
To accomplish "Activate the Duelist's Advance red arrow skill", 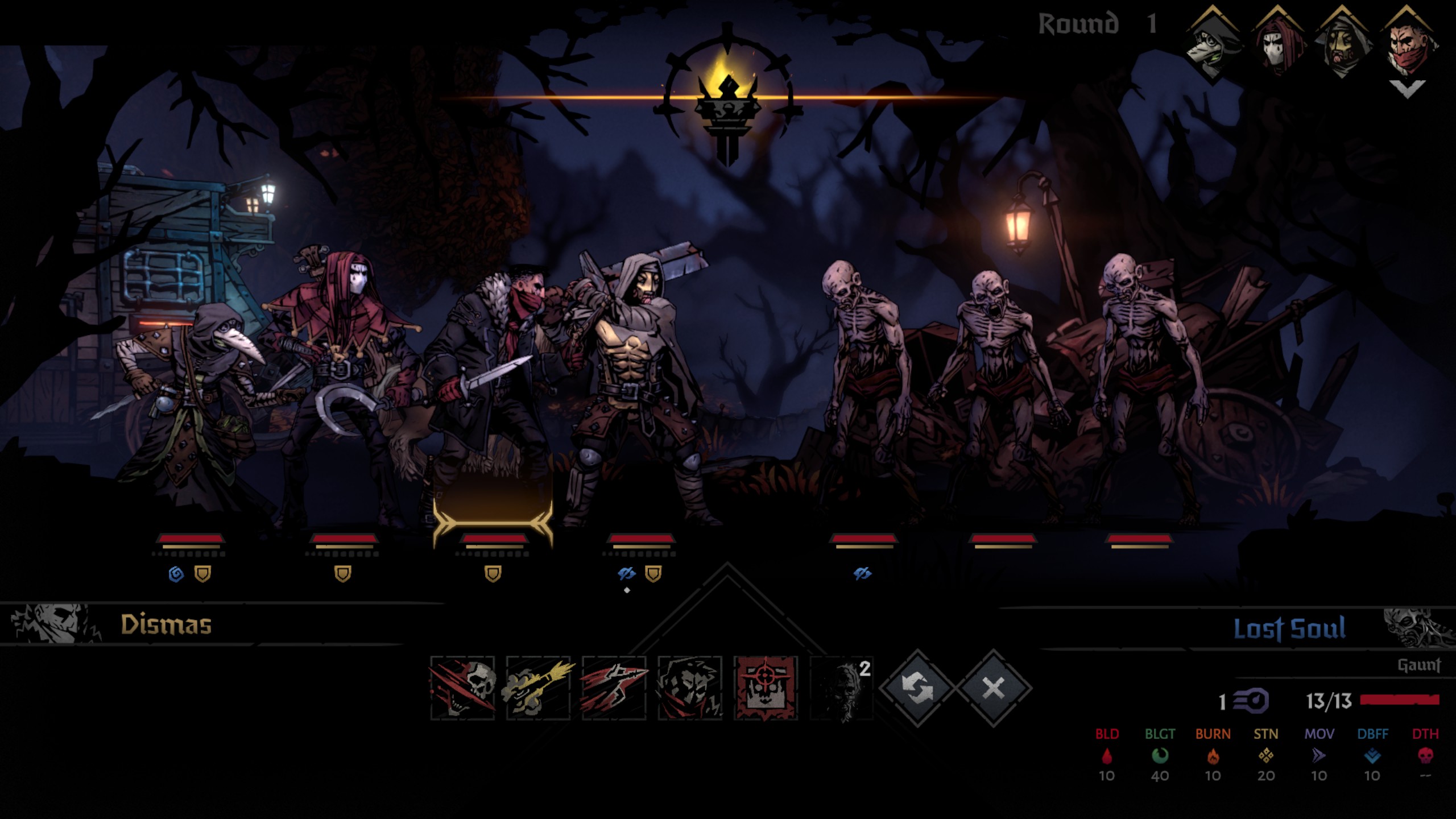I will pyautogui.click(x=614, y=688).
